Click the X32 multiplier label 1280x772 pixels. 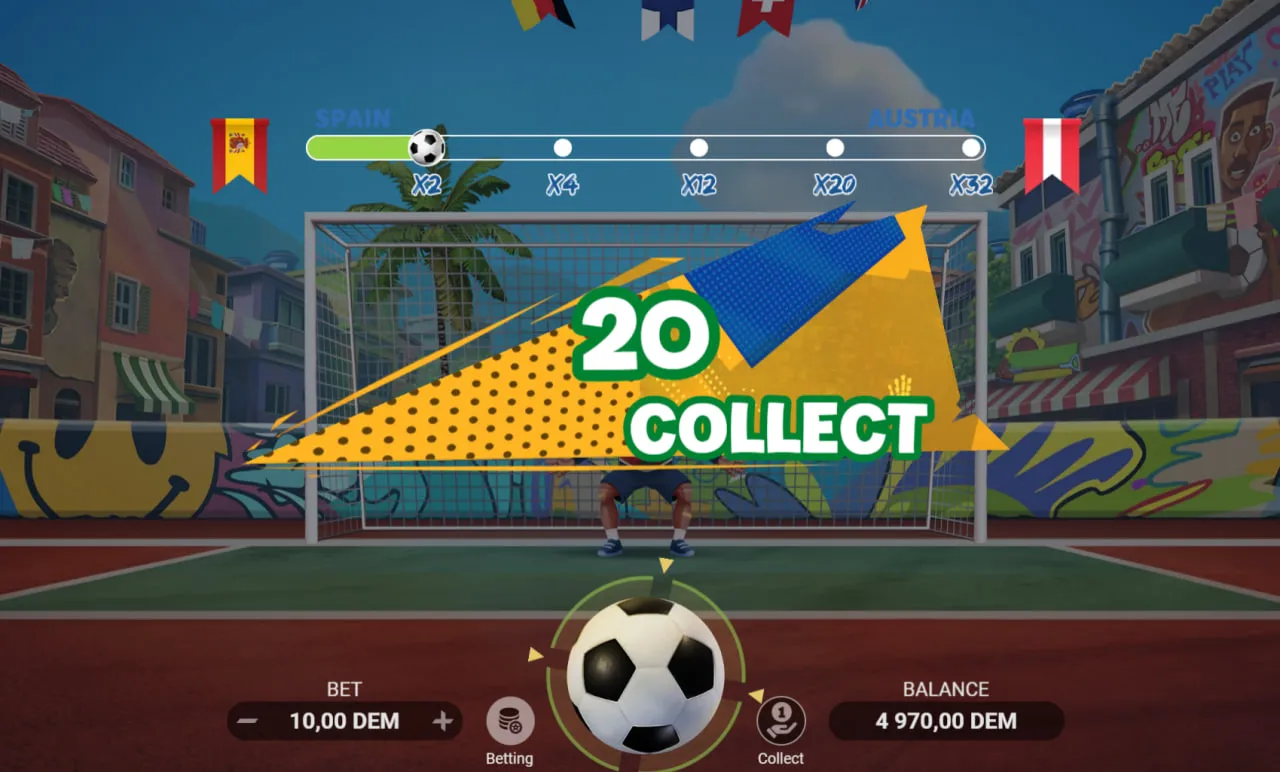click(x=969, y=185)
